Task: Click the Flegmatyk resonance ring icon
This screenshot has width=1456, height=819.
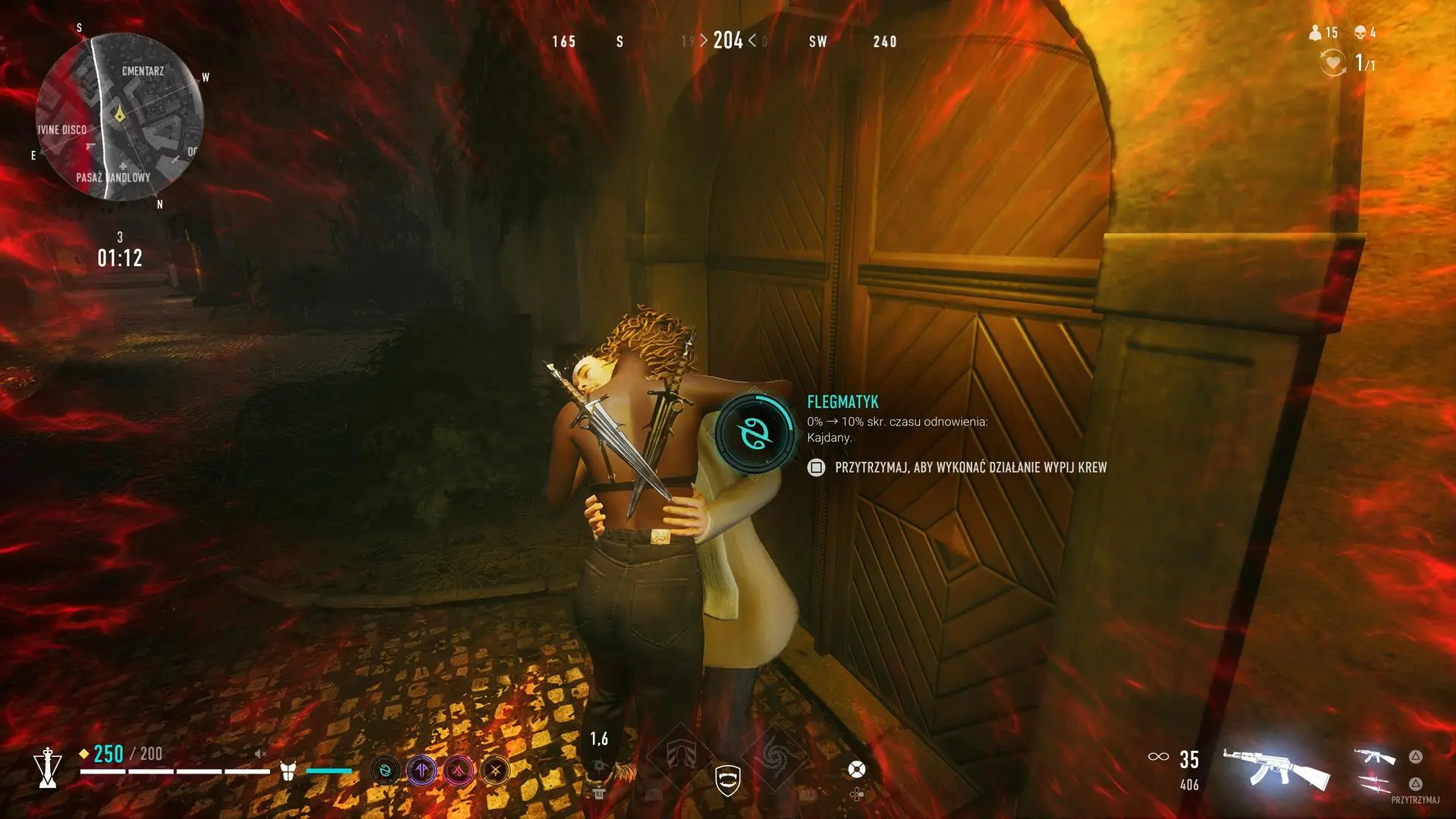Action: click(755, 432)
